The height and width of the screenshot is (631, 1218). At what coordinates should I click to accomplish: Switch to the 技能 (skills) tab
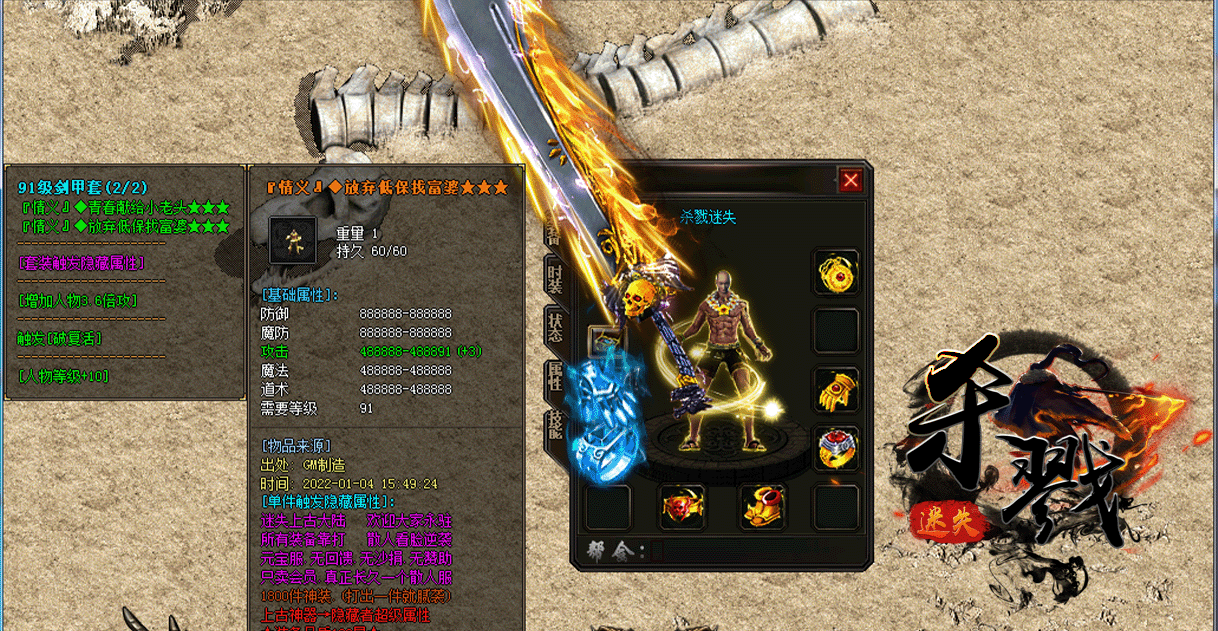pyautogui.click(x=554, y=427)
